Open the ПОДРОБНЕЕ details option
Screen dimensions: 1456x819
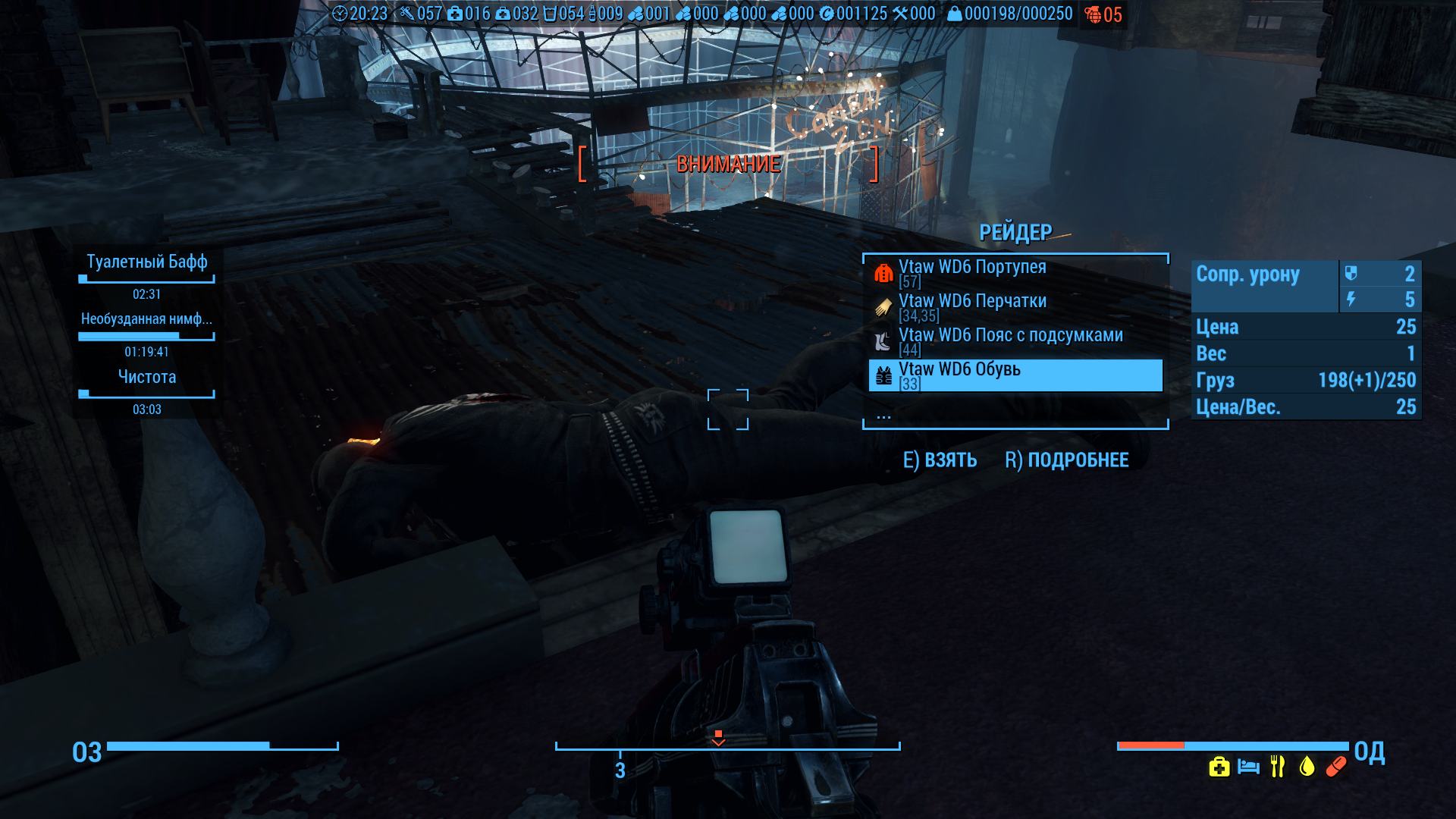tap(1066, 460)
